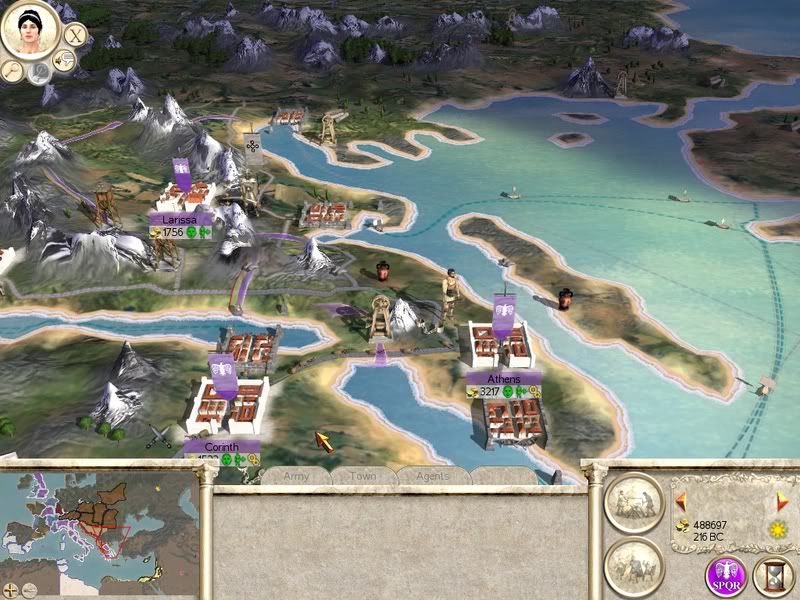Click the advisor portrait
Viewport: 800px width, 600px height.
coord(30,30)
